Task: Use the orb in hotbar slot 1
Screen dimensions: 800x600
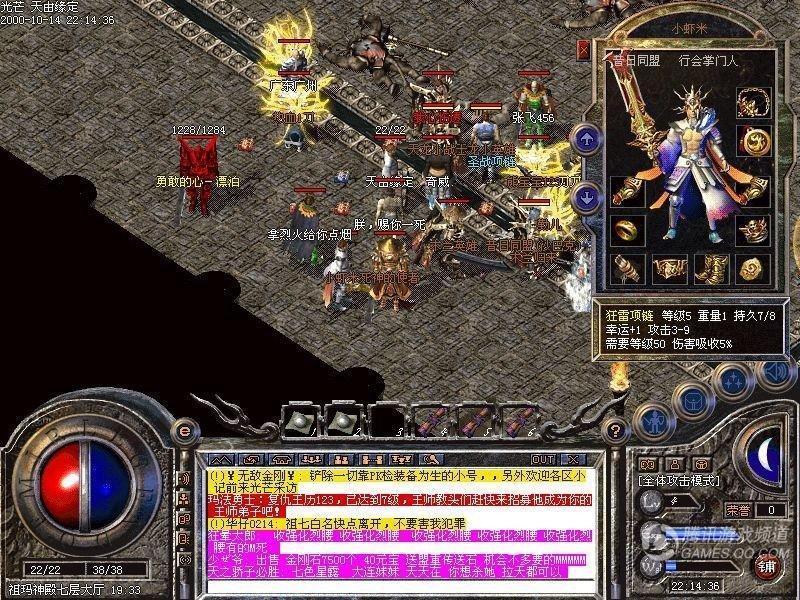Action: [x=298, y=420]
